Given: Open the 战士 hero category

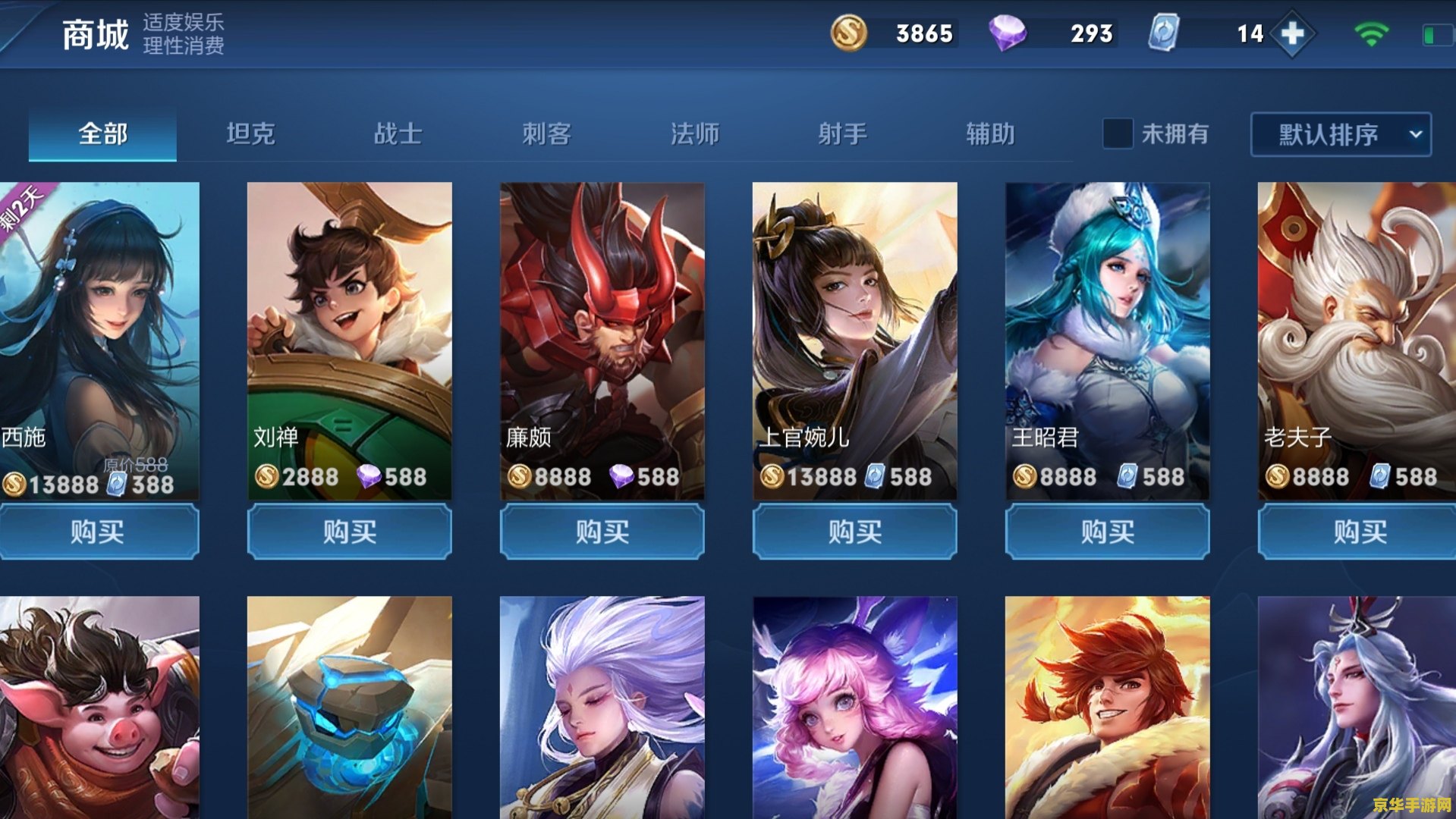Looking at the screenshot, I should (398, 134).
